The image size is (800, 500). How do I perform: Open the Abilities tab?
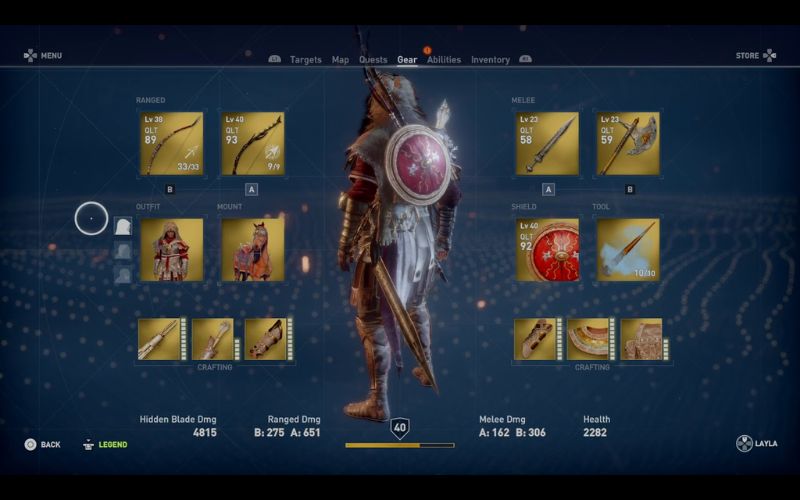click(444, 60)
